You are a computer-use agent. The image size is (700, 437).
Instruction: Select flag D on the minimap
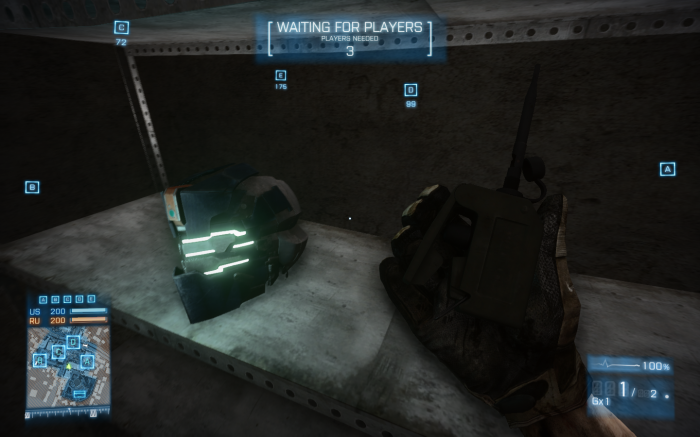click(73, 342)
